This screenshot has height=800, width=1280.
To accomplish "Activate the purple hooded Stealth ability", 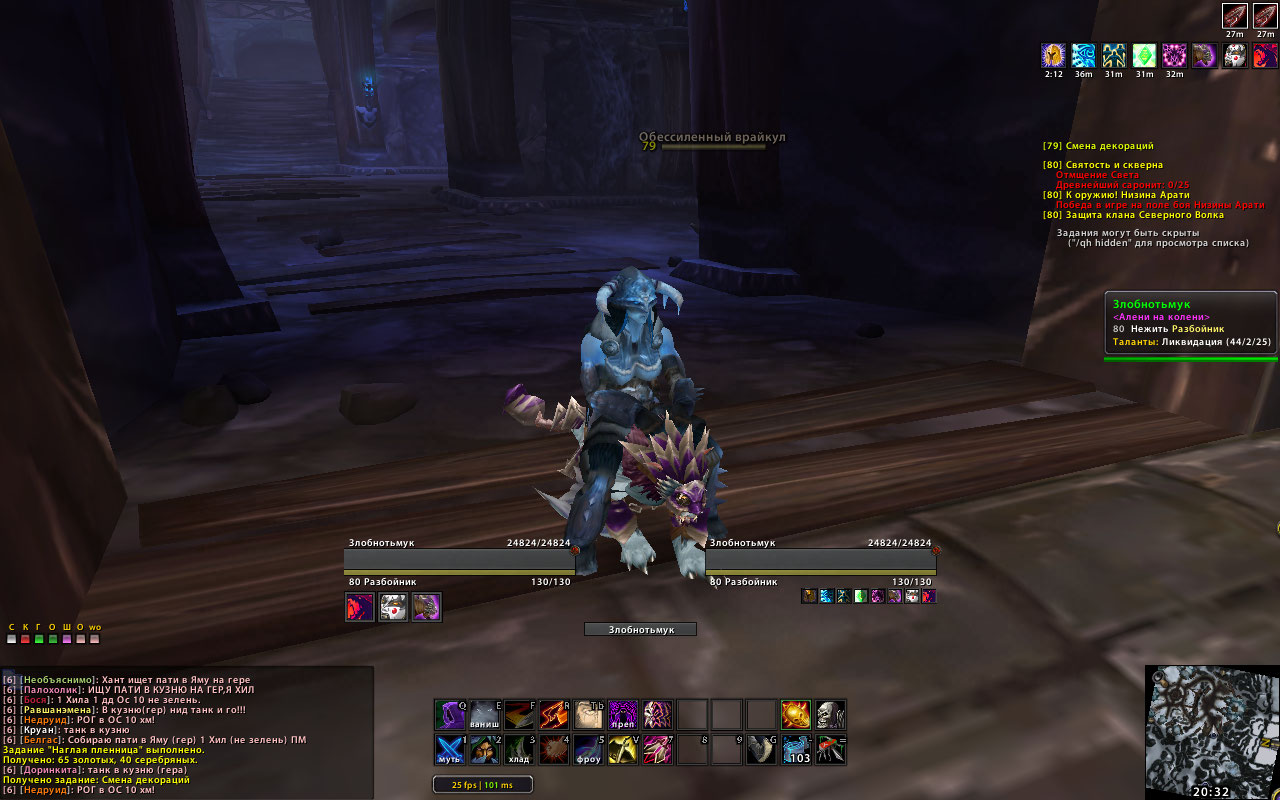I will 452,715.
